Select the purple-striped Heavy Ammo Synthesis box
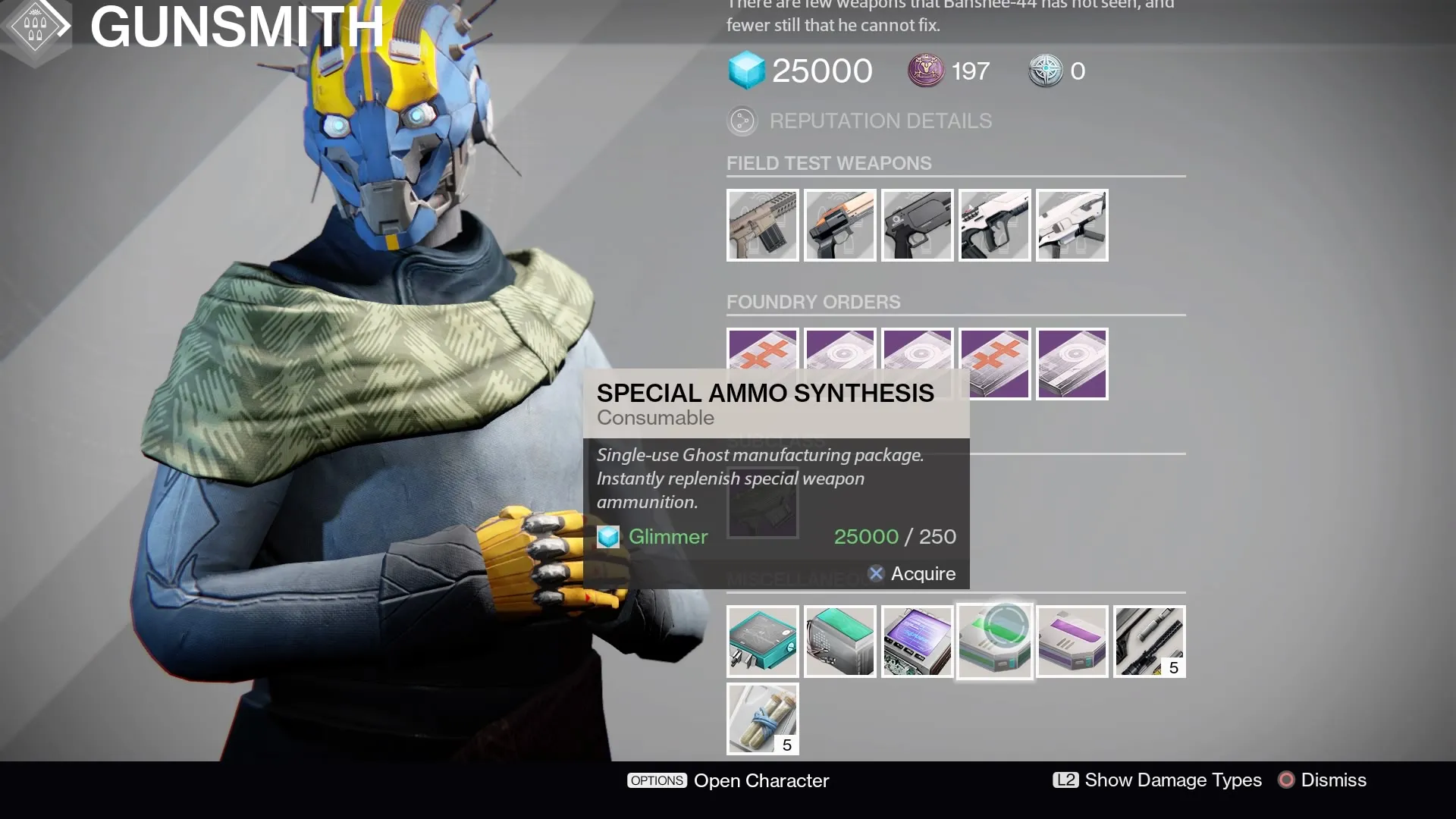1456x819 pixels. pyautogui.click(x=1072, y=642)
